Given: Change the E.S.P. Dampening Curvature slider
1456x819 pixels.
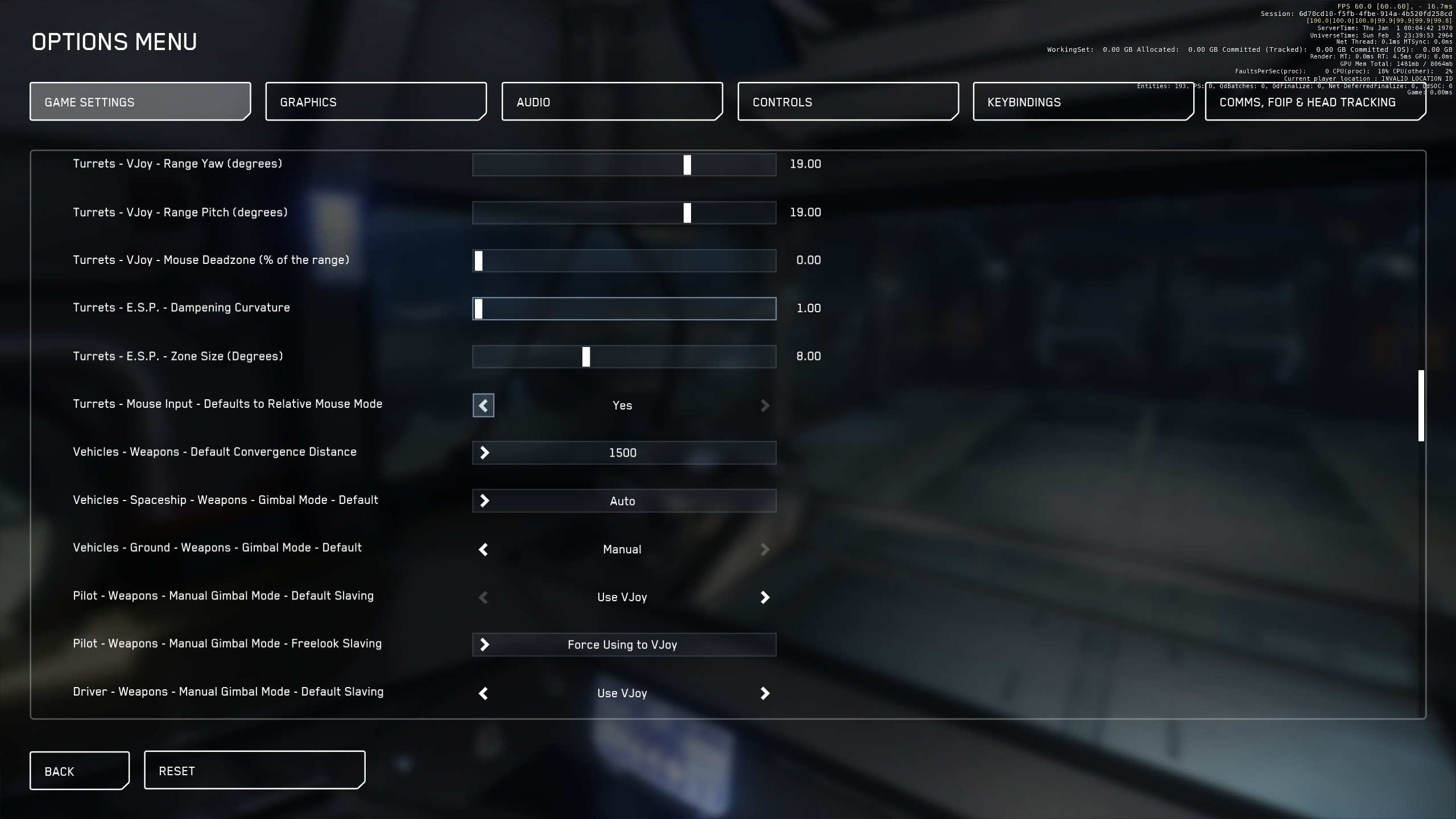Looking at the screenshot, I should (479, 309).
